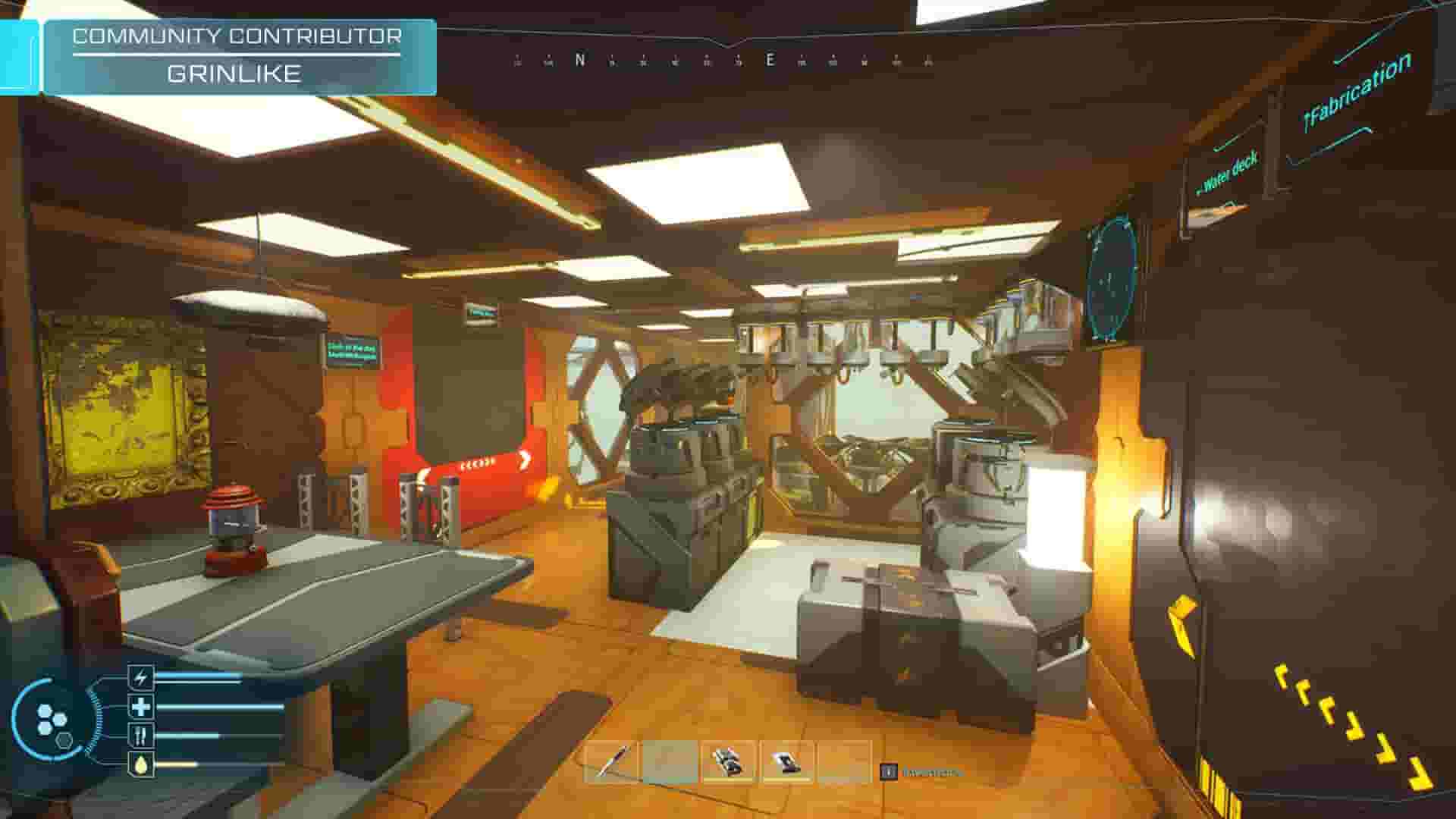This screenshot has width=1456, height=819.
Task: Toggle the glowing wall lamp near the dark door
Action: (x=1056, y=508)
